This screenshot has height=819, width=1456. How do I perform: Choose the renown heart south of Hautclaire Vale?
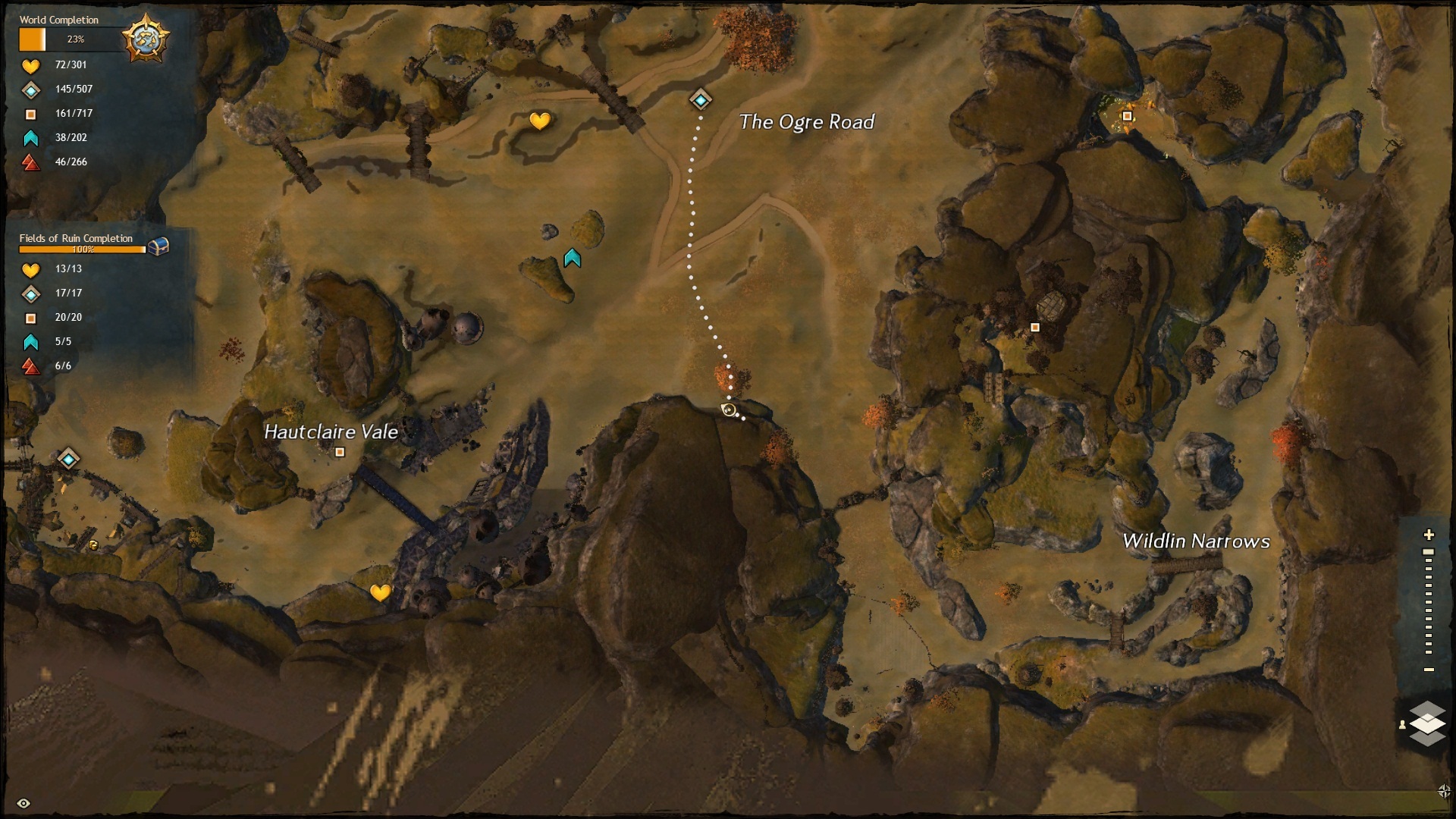pos(380,592)
